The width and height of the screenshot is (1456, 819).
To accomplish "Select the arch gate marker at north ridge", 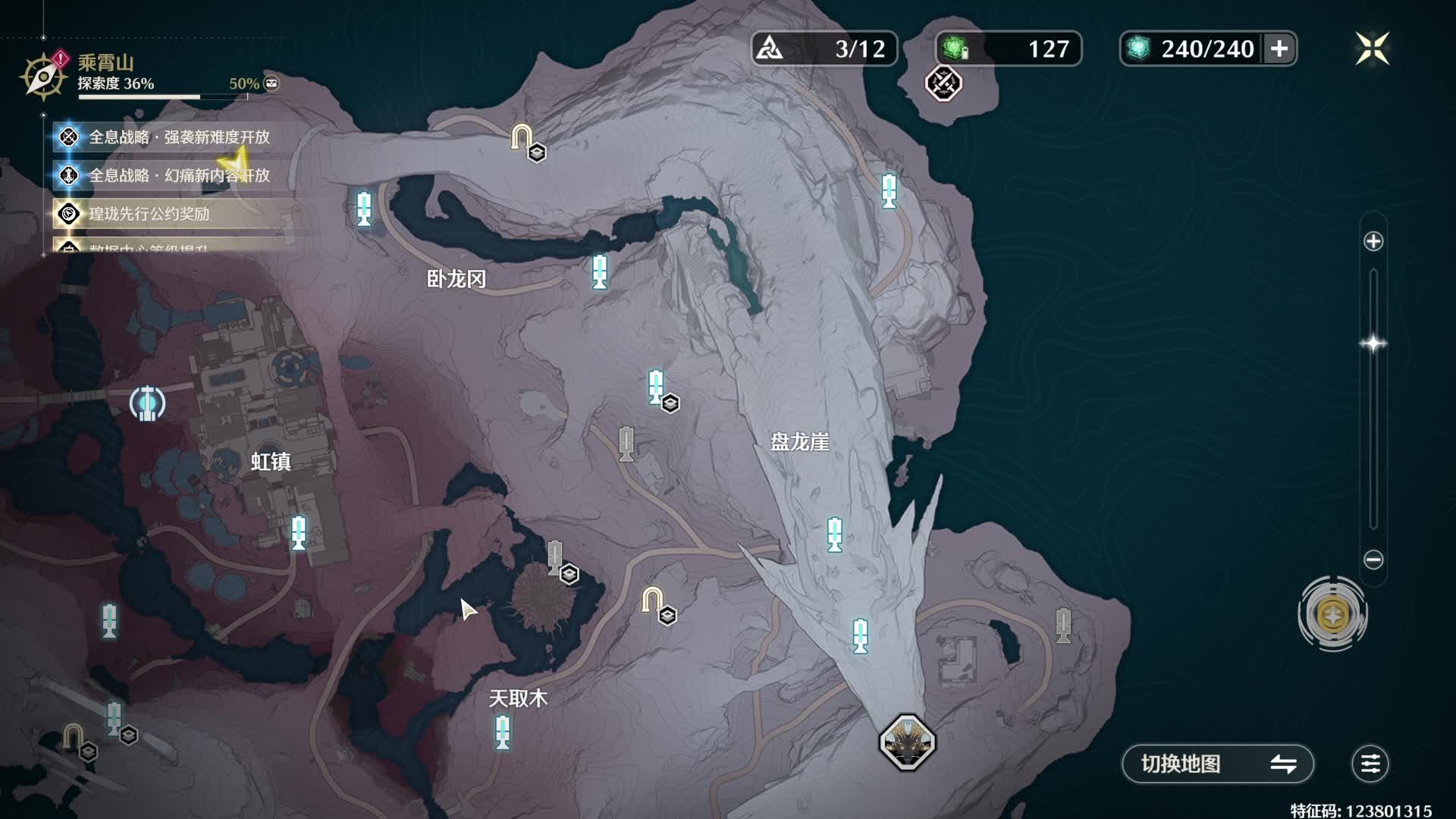I will coord(521,136).
